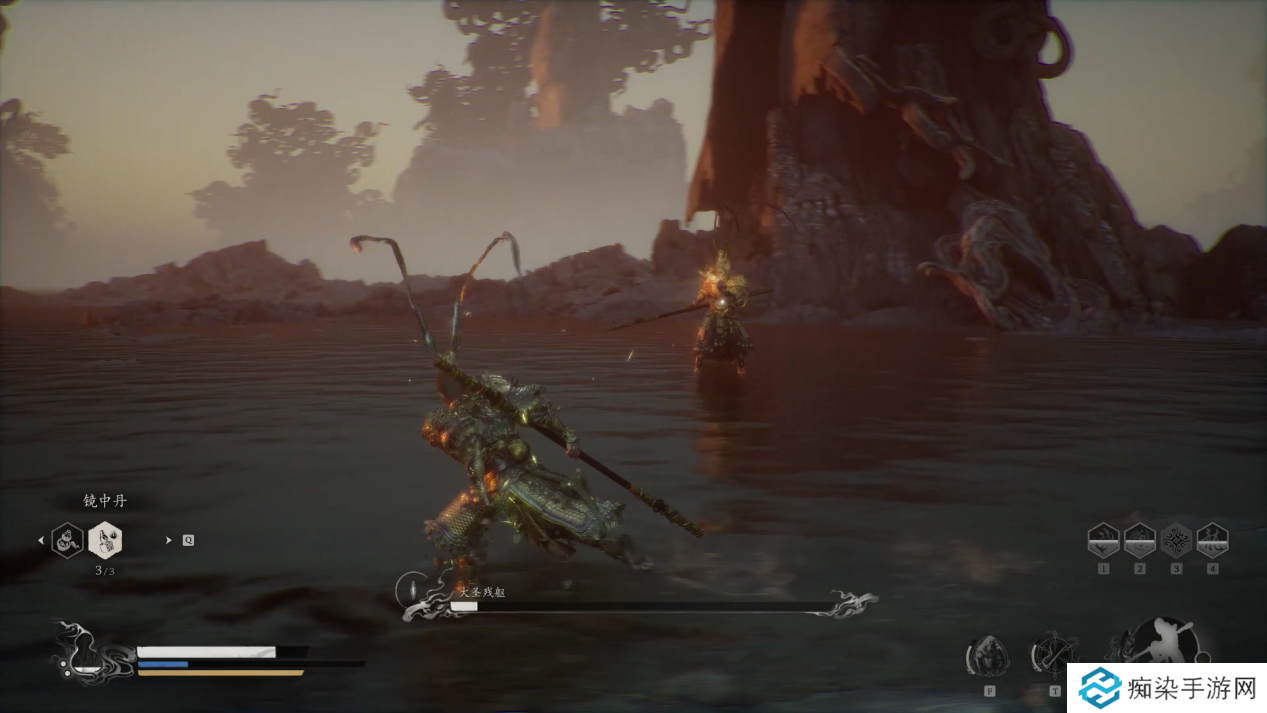Activate the spirit skill beast icon

click(x=986, y=656)
